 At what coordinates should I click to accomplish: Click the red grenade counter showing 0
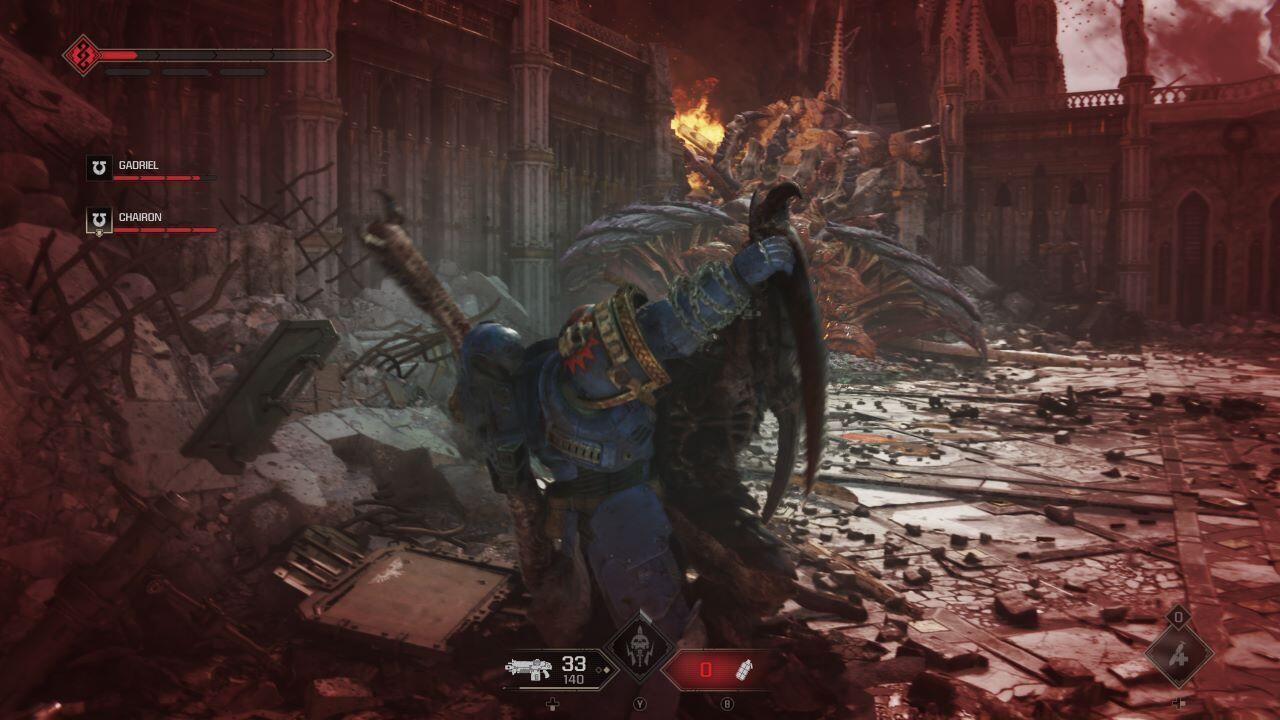pyautogui.click(x=708, y=670)
